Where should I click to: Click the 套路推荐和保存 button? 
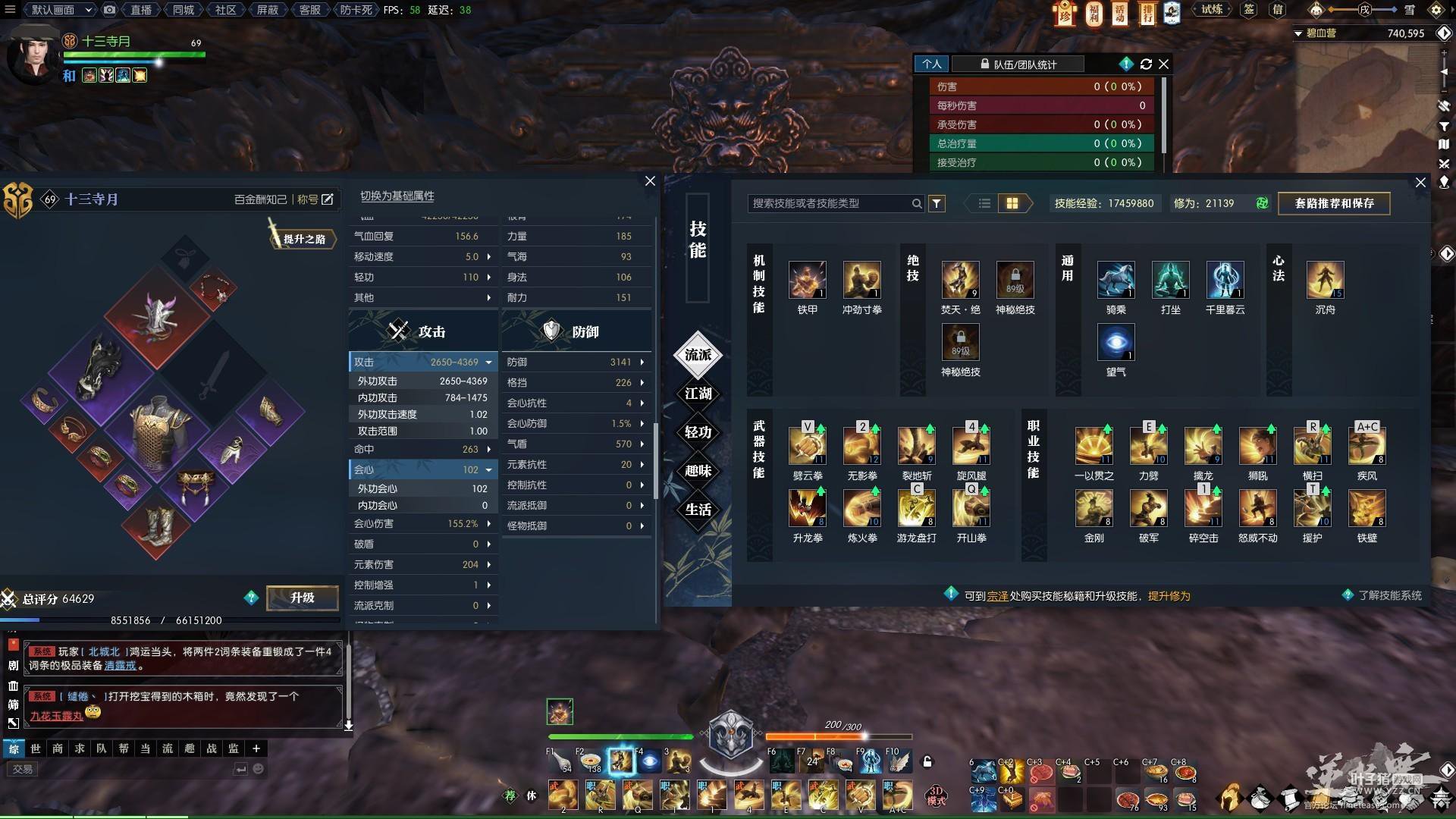click(1334, 203)
